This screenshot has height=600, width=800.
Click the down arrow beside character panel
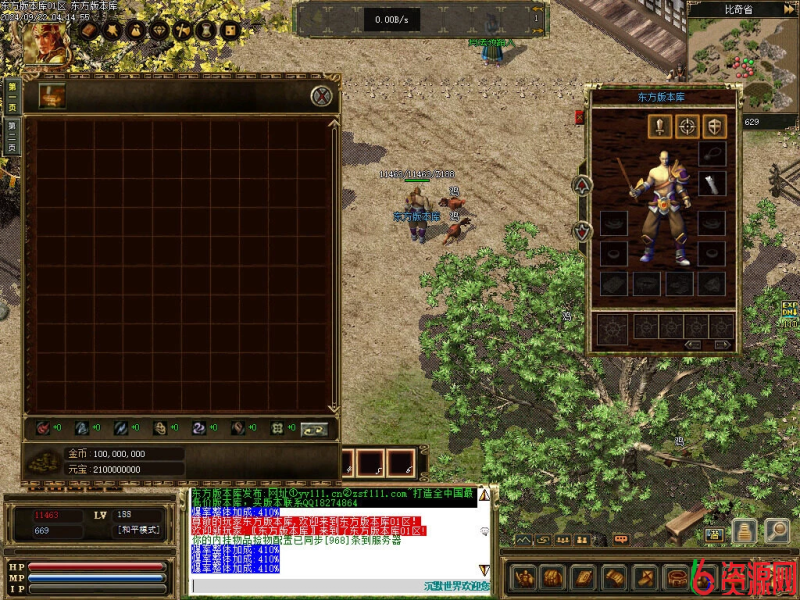583,231
